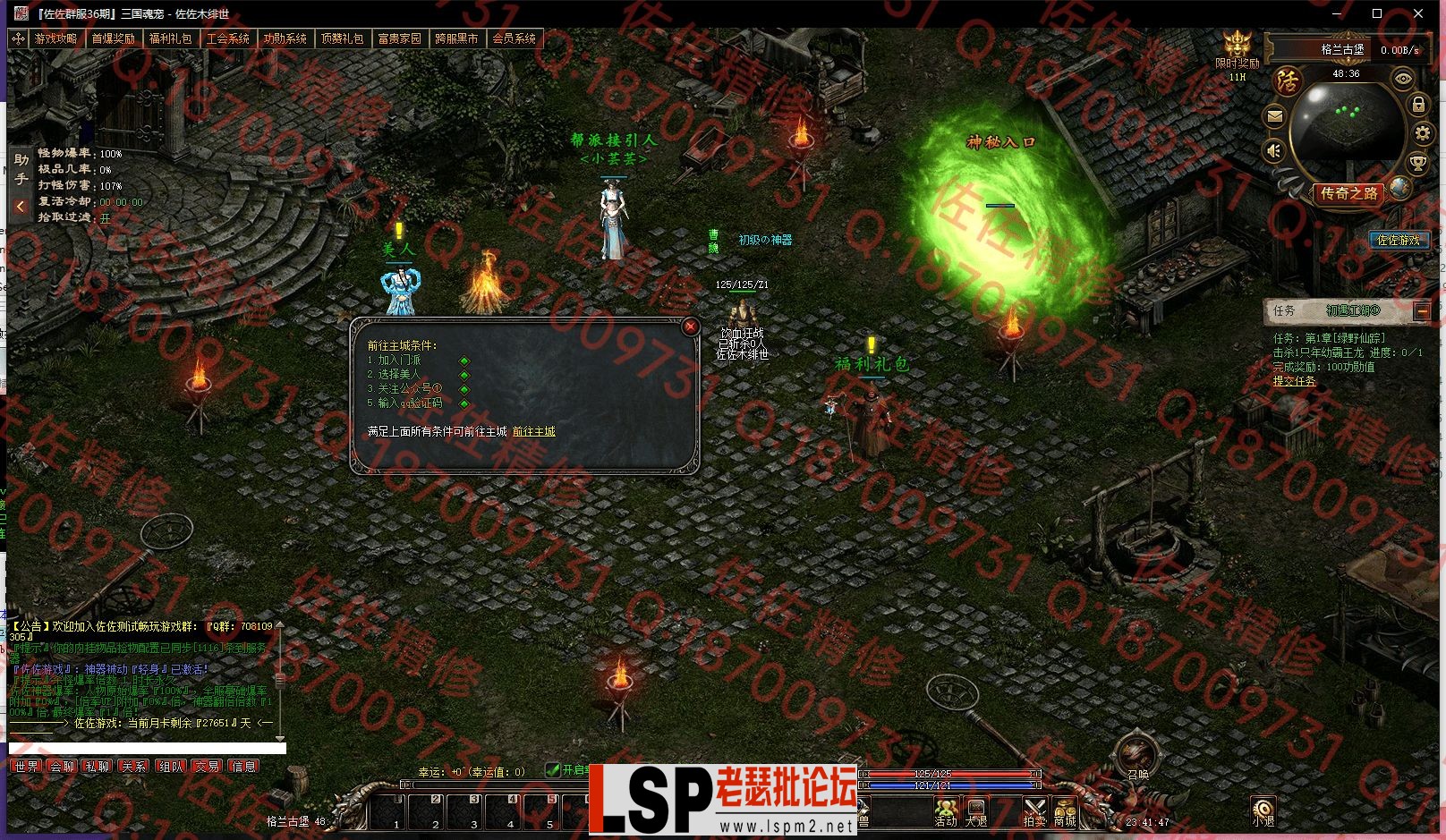Open the 商城 shop icon

pyautogui.click(x=1064, y=810)
